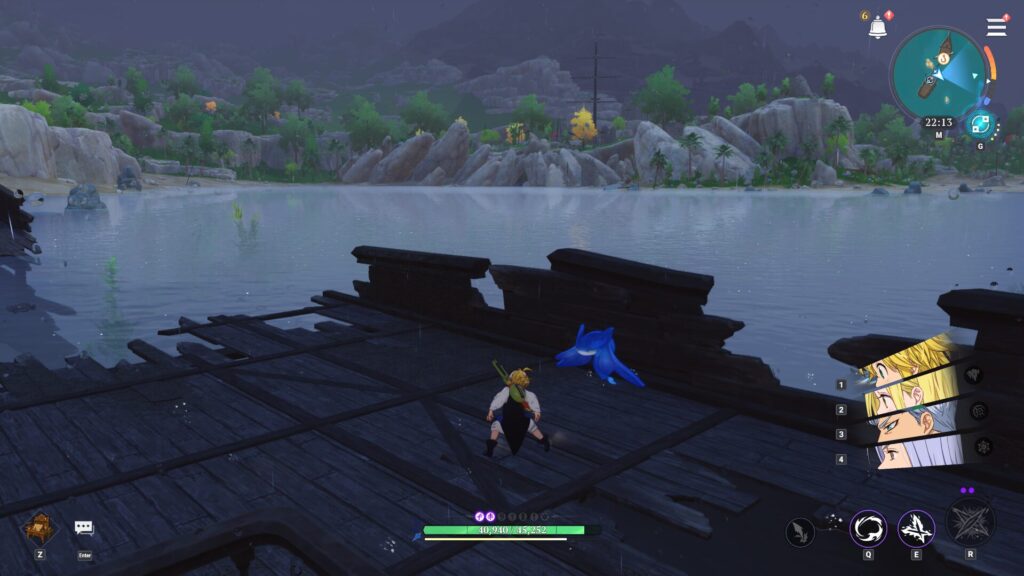Switch to the silver-haired blue-eyed character portrait
This screenshot has width=1024, height=576.
pyautogui.click(x=908, y=430)
